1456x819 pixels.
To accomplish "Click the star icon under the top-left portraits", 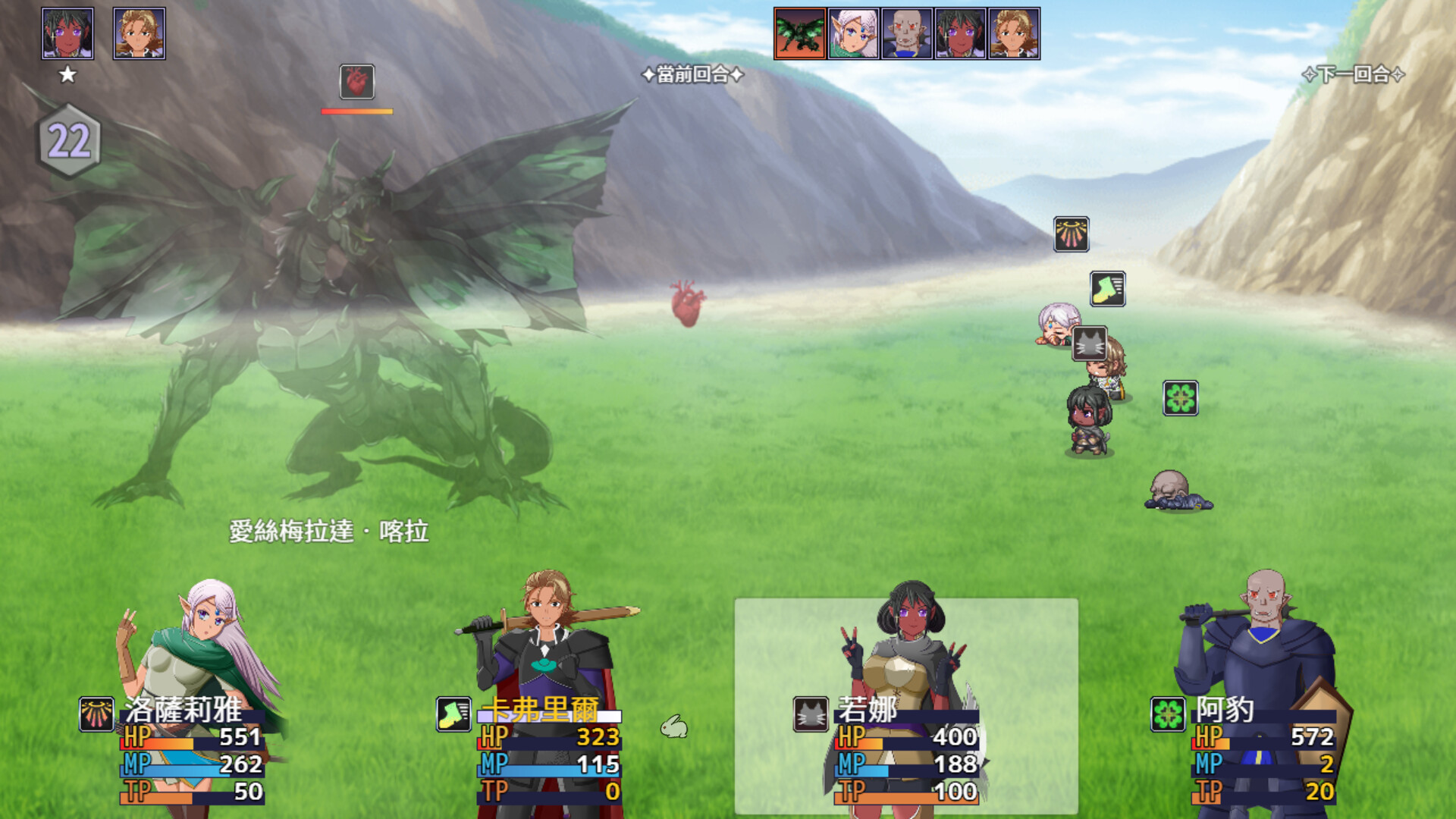I will [68, 74].
